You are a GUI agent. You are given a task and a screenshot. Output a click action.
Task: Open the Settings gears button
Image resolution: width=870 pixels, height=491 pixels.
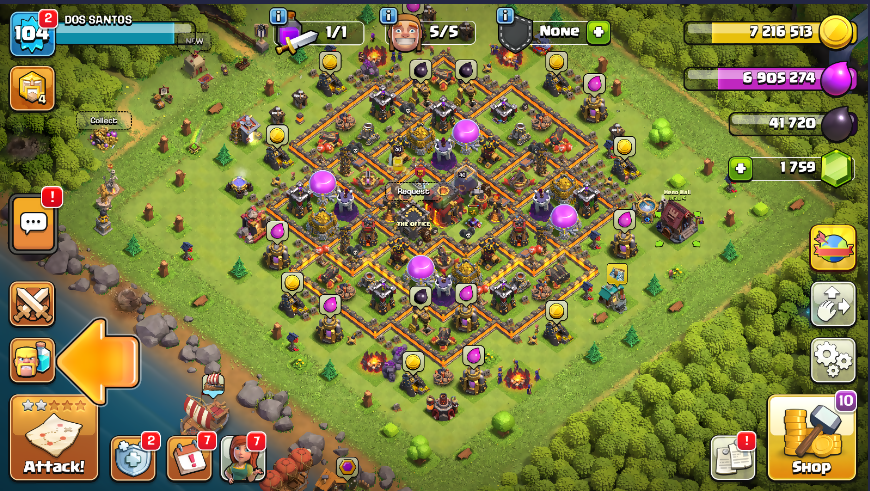pyautogui.click(x=833, y=359)
